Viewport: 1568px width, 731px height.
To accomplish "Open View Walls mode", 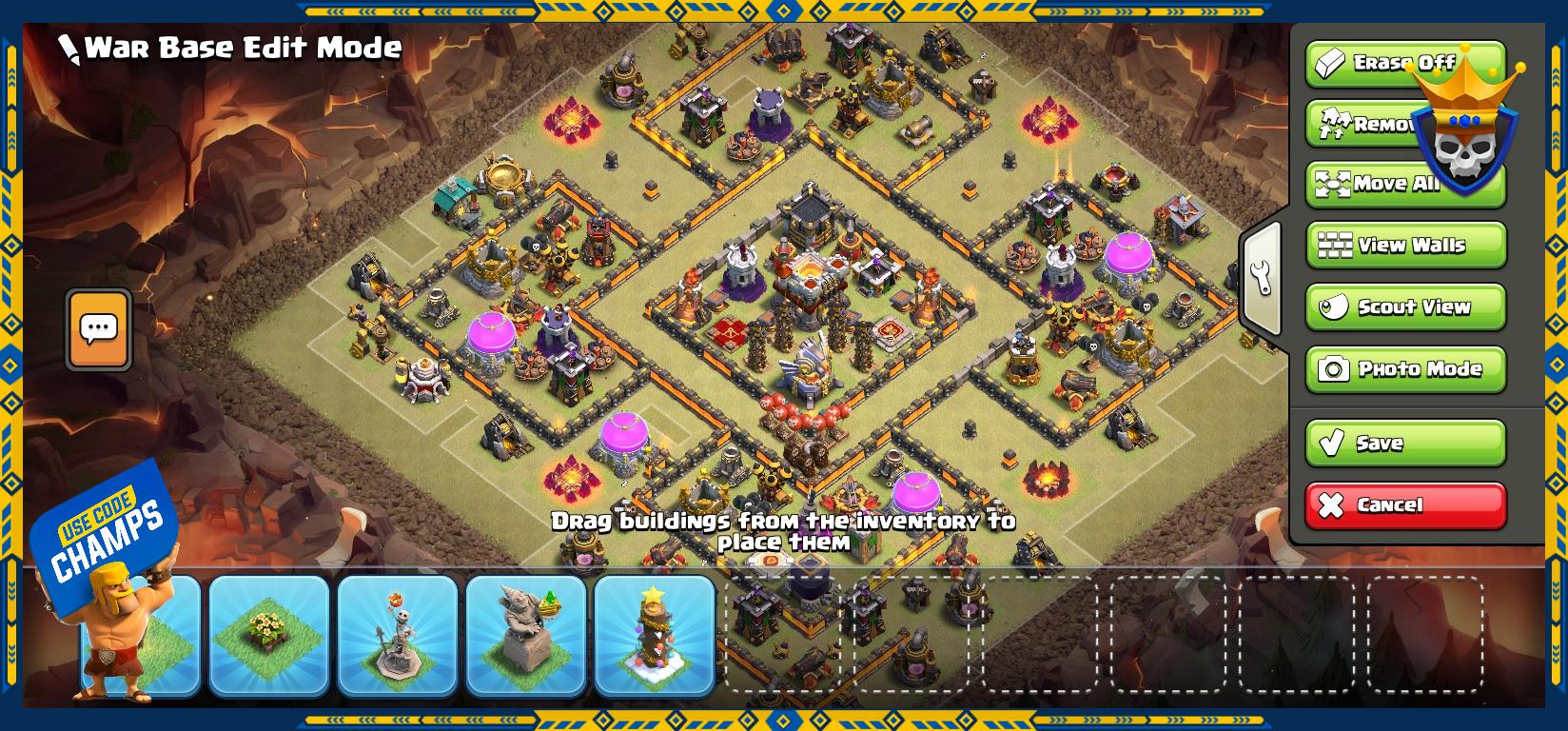I will (x=1405, y=246).
